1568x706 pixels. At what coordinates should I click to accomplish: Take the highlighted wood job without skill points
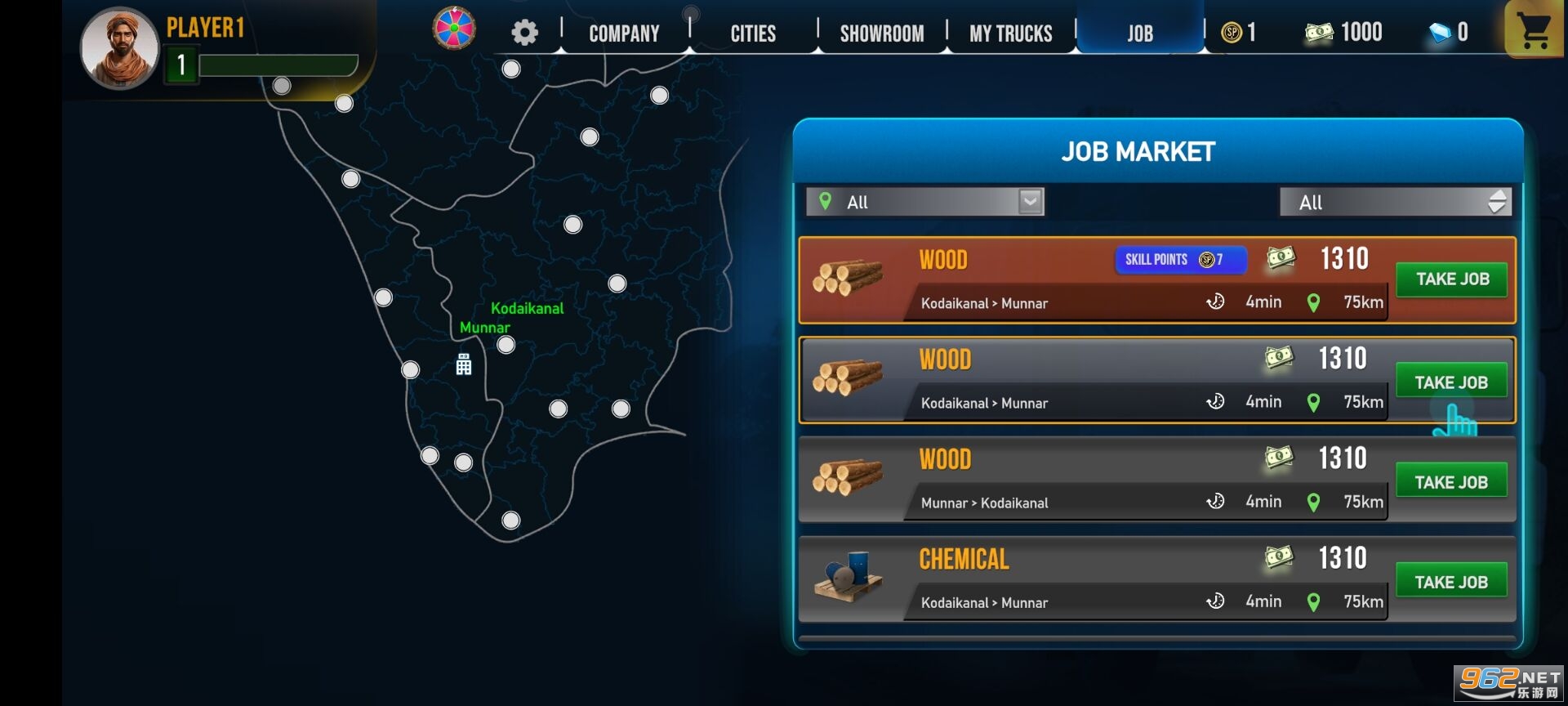[1451, 382]
